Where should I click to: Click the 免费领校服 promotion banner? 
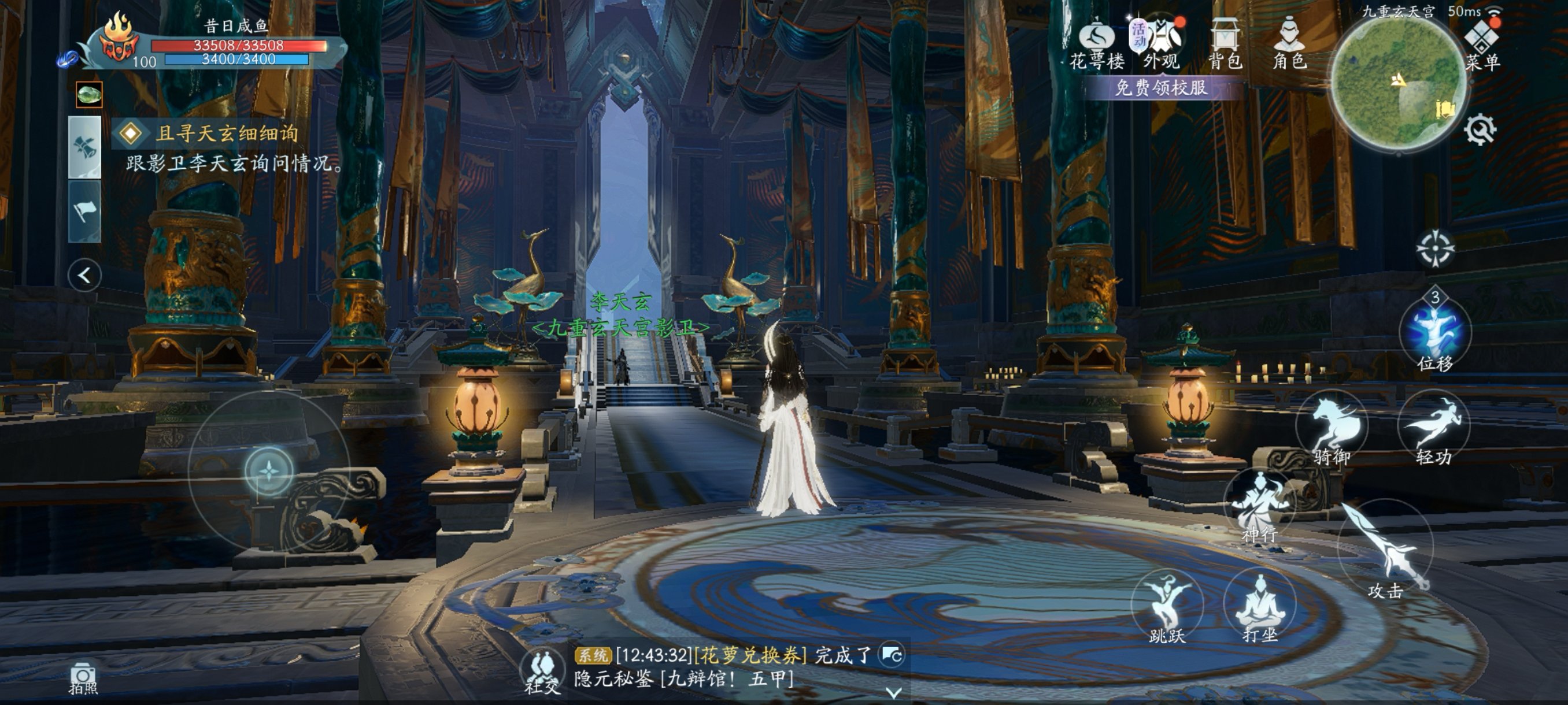1160,88
